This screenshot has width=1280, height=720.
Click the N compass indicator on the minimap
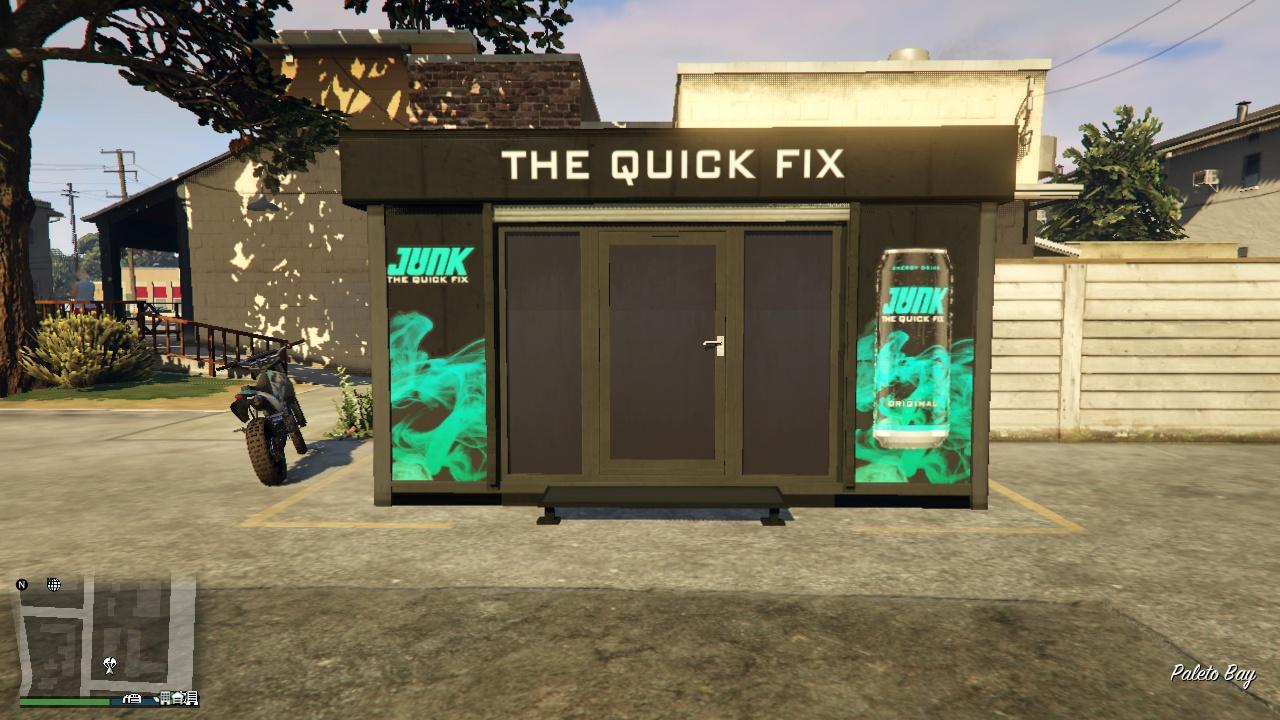click(x=22, y=585)
